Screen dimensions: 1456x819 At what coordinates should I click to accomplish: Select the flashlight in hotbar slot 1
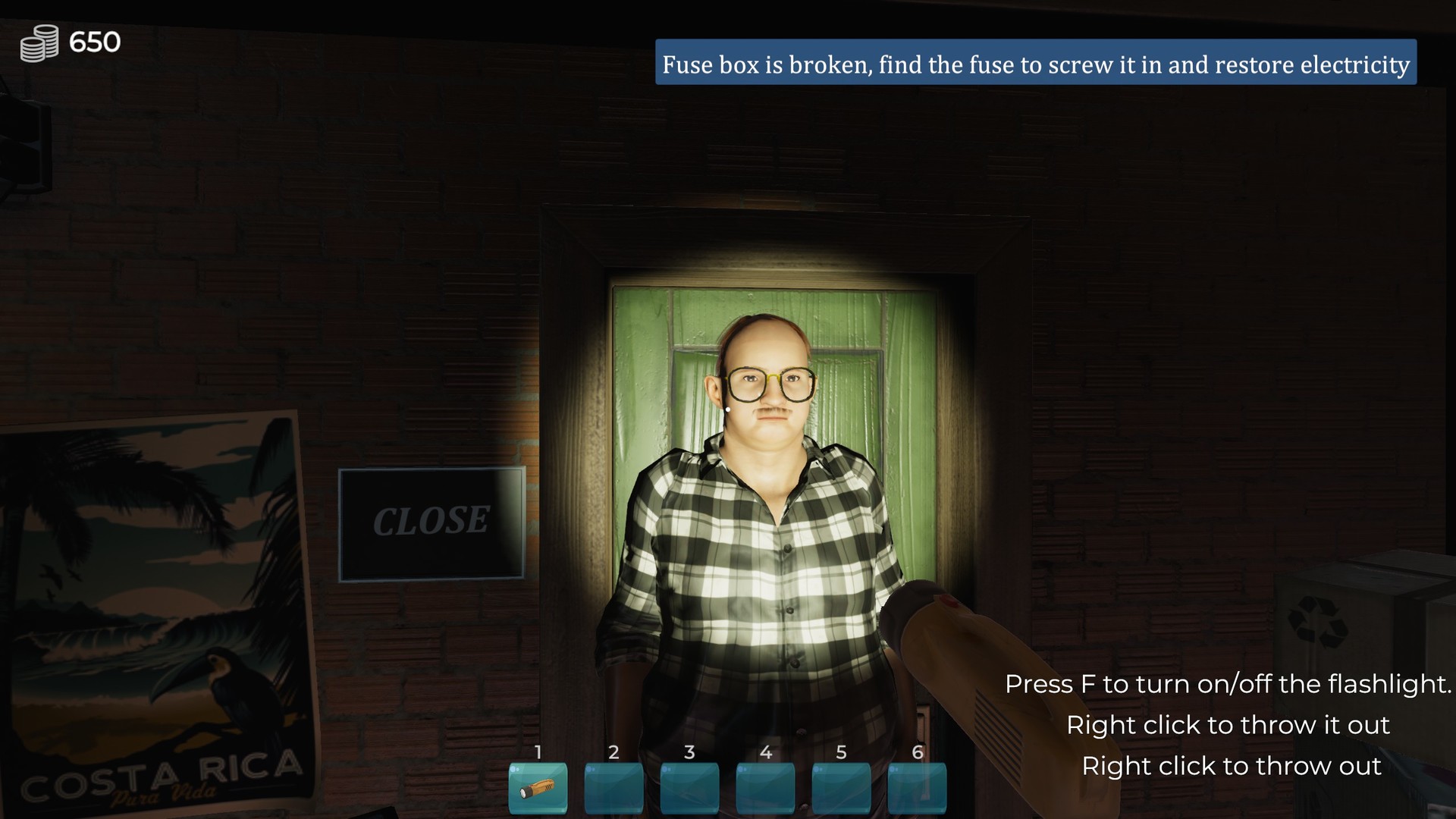[x=537, y=790]
